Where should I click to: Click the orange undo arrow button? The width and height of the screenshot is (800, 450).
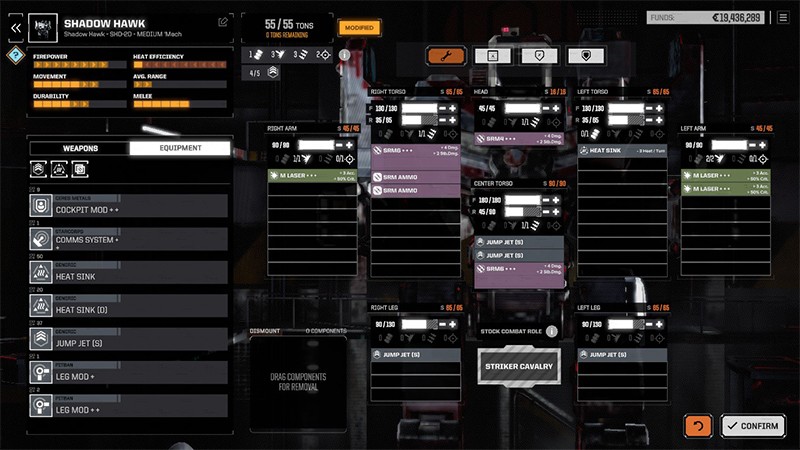(698, 426)
